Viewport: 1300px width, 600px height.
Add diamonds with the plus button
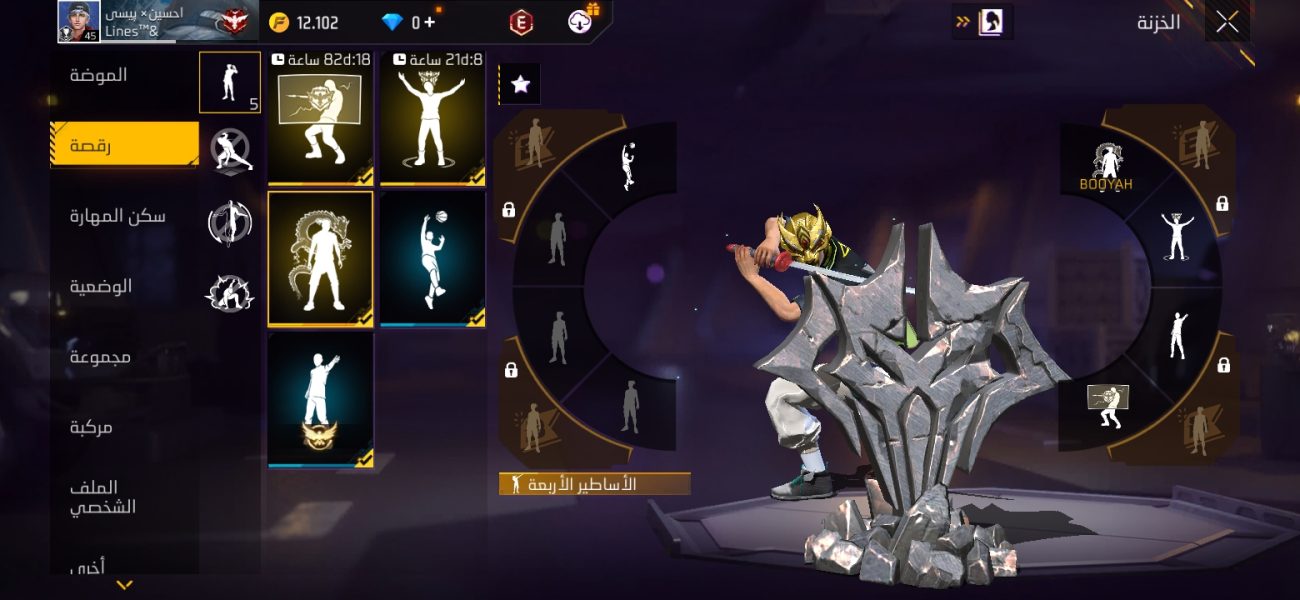(430, 22)
